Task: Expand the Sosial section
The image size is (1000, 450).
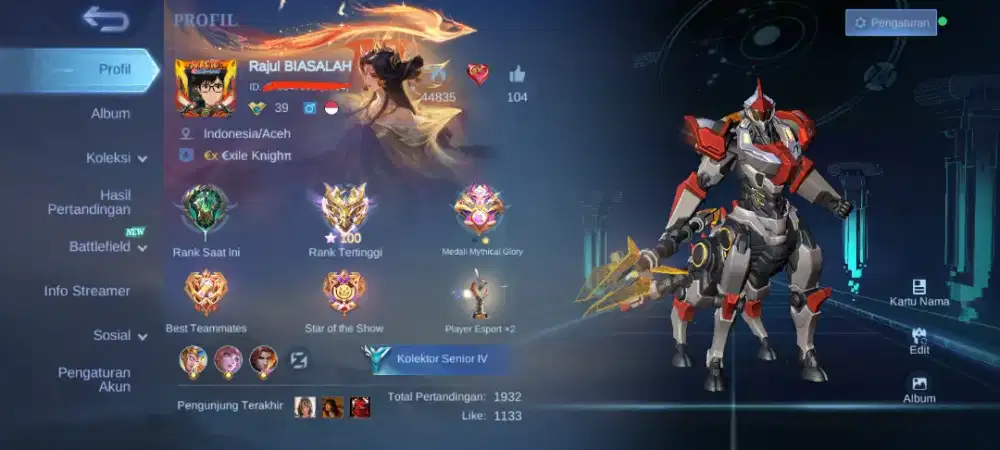Action: click(x=120, y=335)
